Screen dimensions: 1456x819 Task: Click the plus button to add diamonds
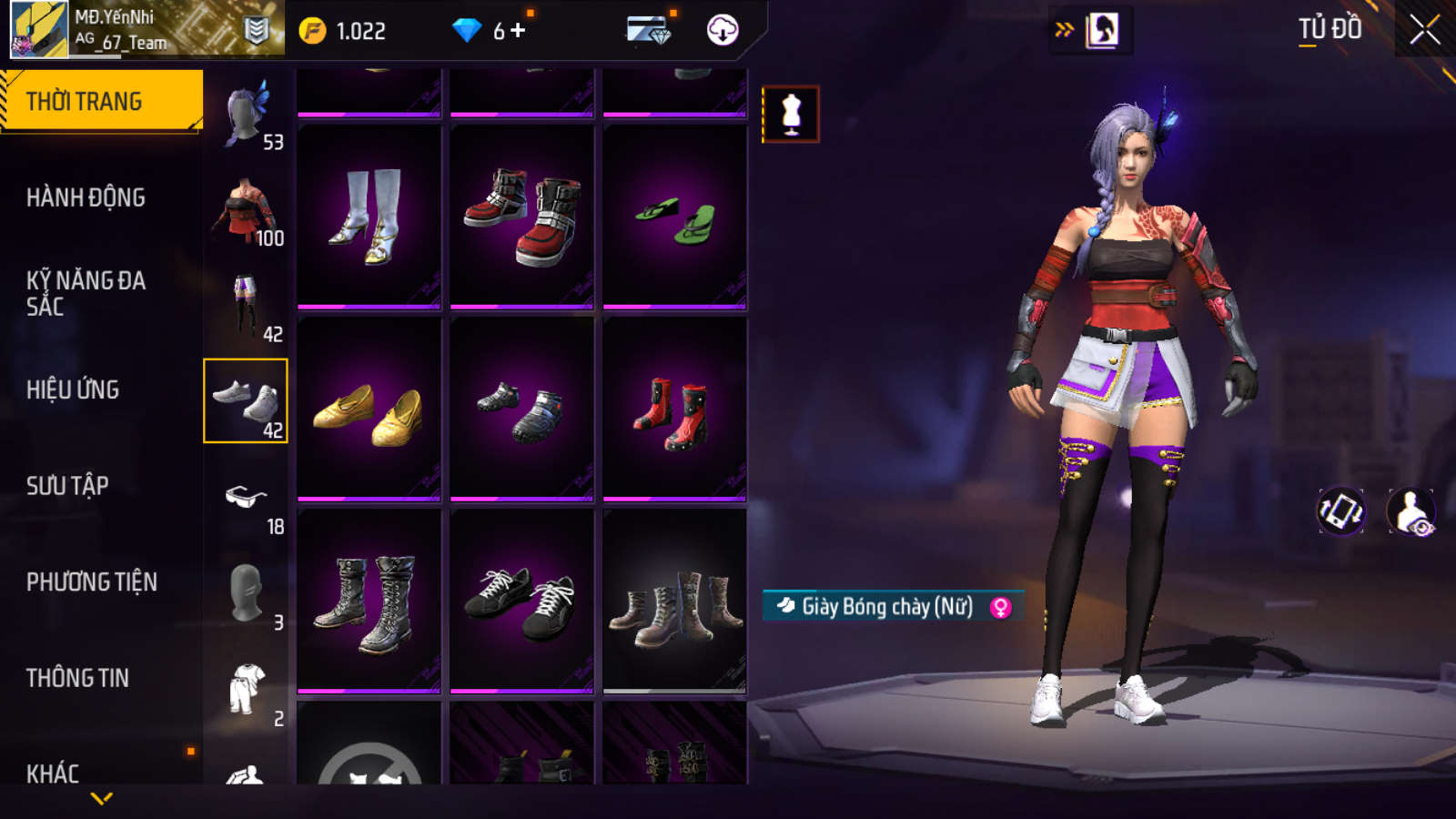[x=518, y=31]
